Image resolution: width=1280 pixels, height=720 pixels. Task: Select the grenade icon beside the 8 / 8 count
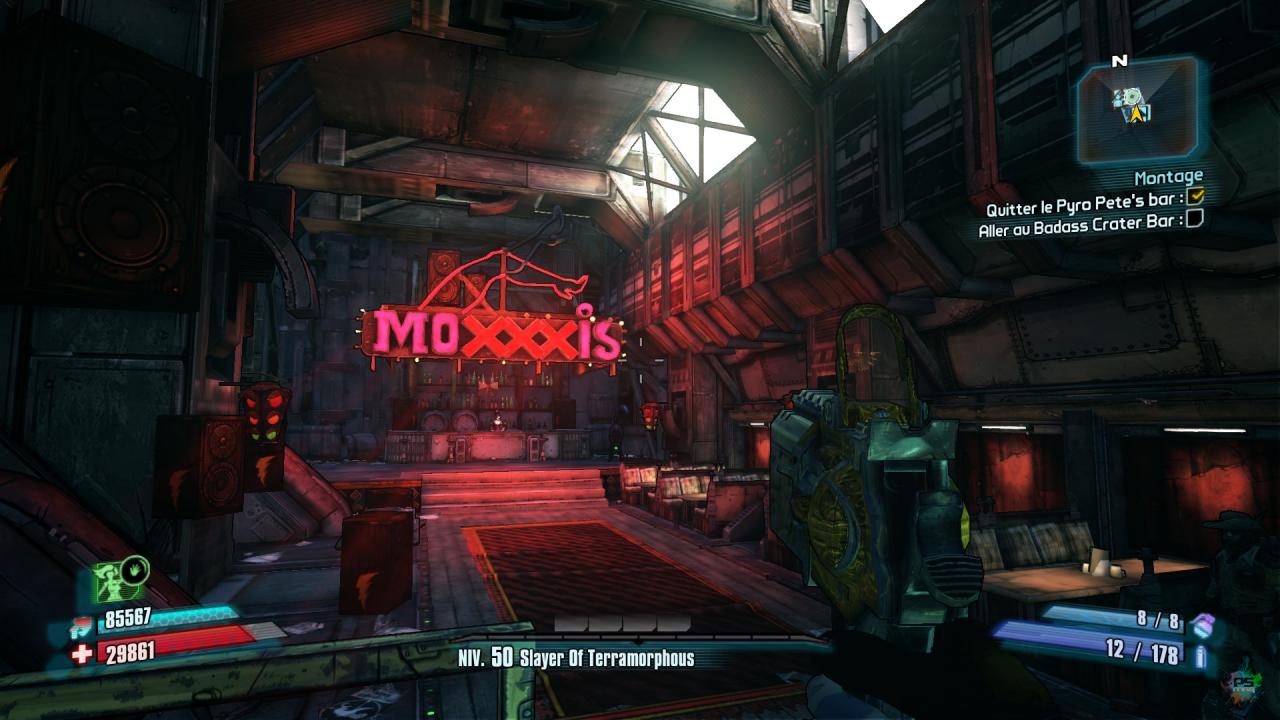click(1203, 624)
